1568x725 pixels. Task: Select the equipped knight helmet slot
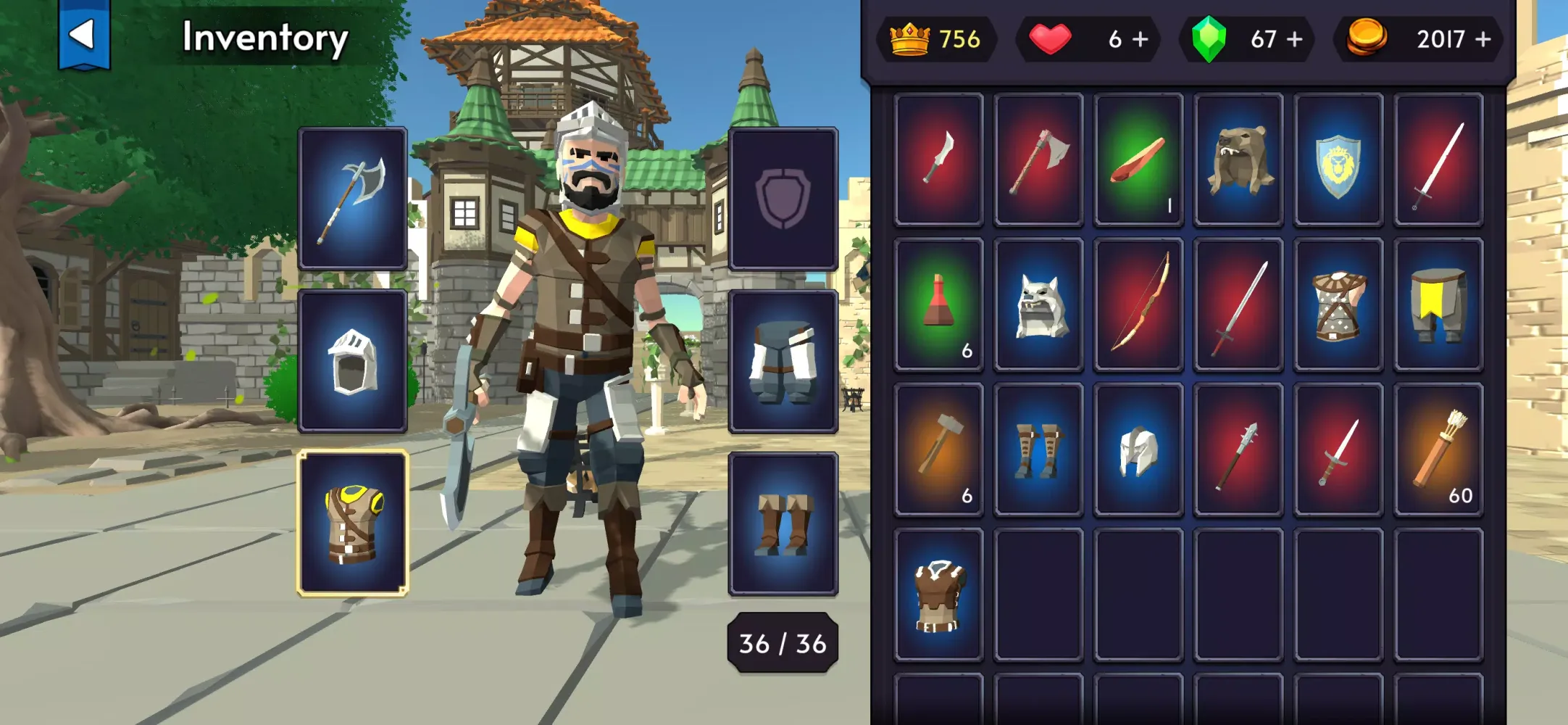click(352, 361)
